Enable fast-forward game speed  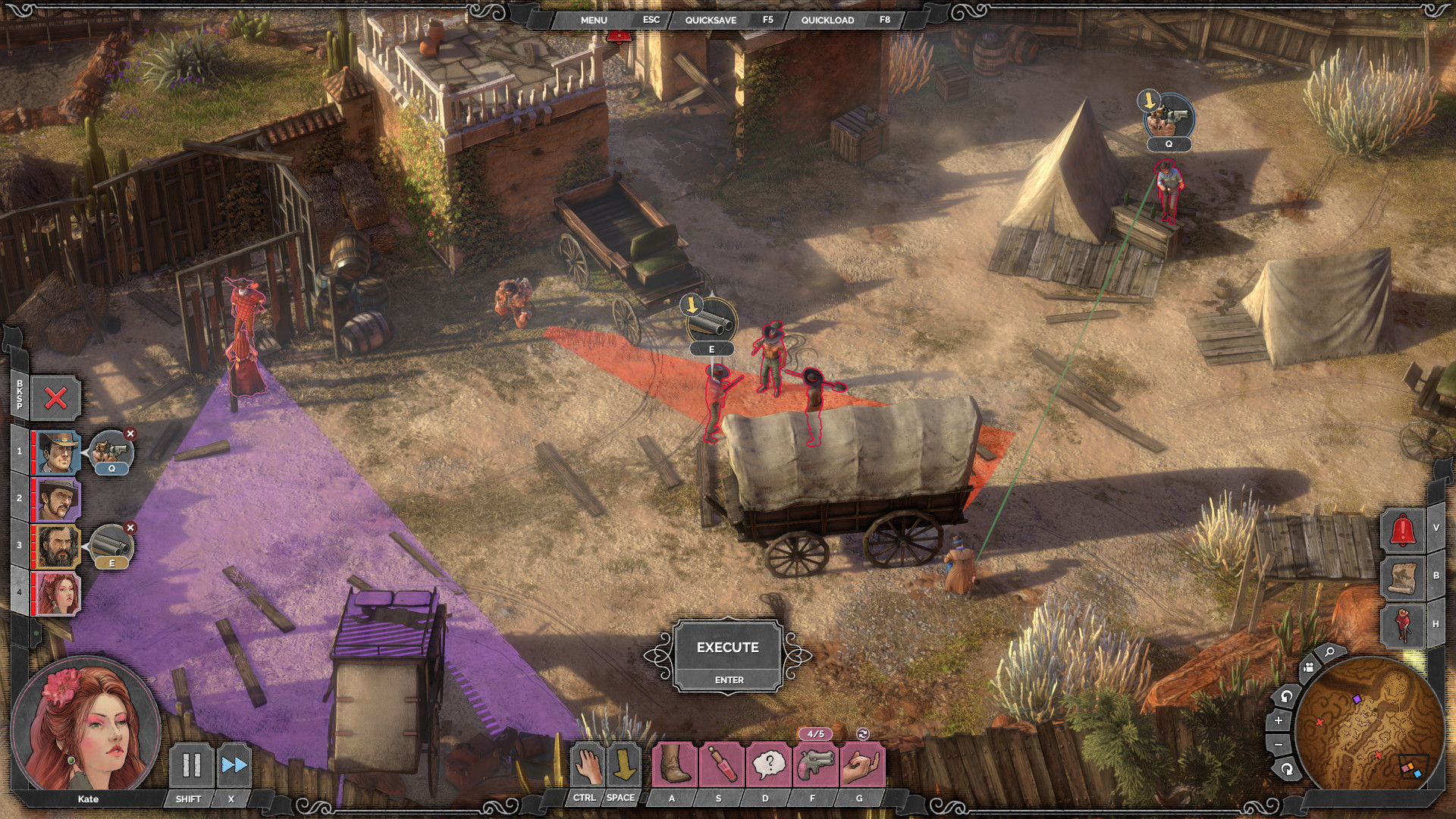[235, 766]
